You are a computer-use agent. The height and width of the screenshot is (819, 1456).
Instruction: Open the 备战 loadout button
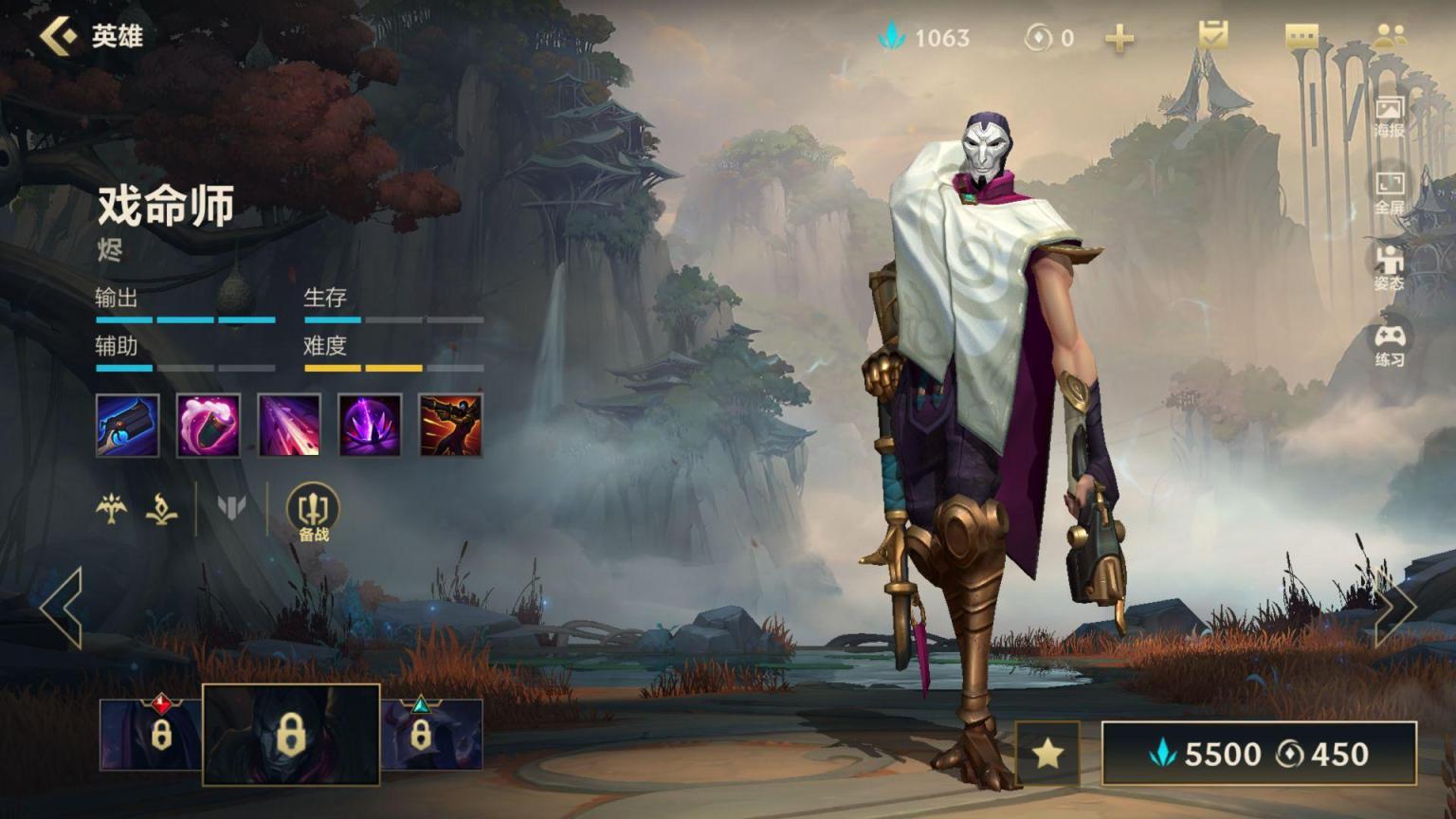(x=313, y=513)
